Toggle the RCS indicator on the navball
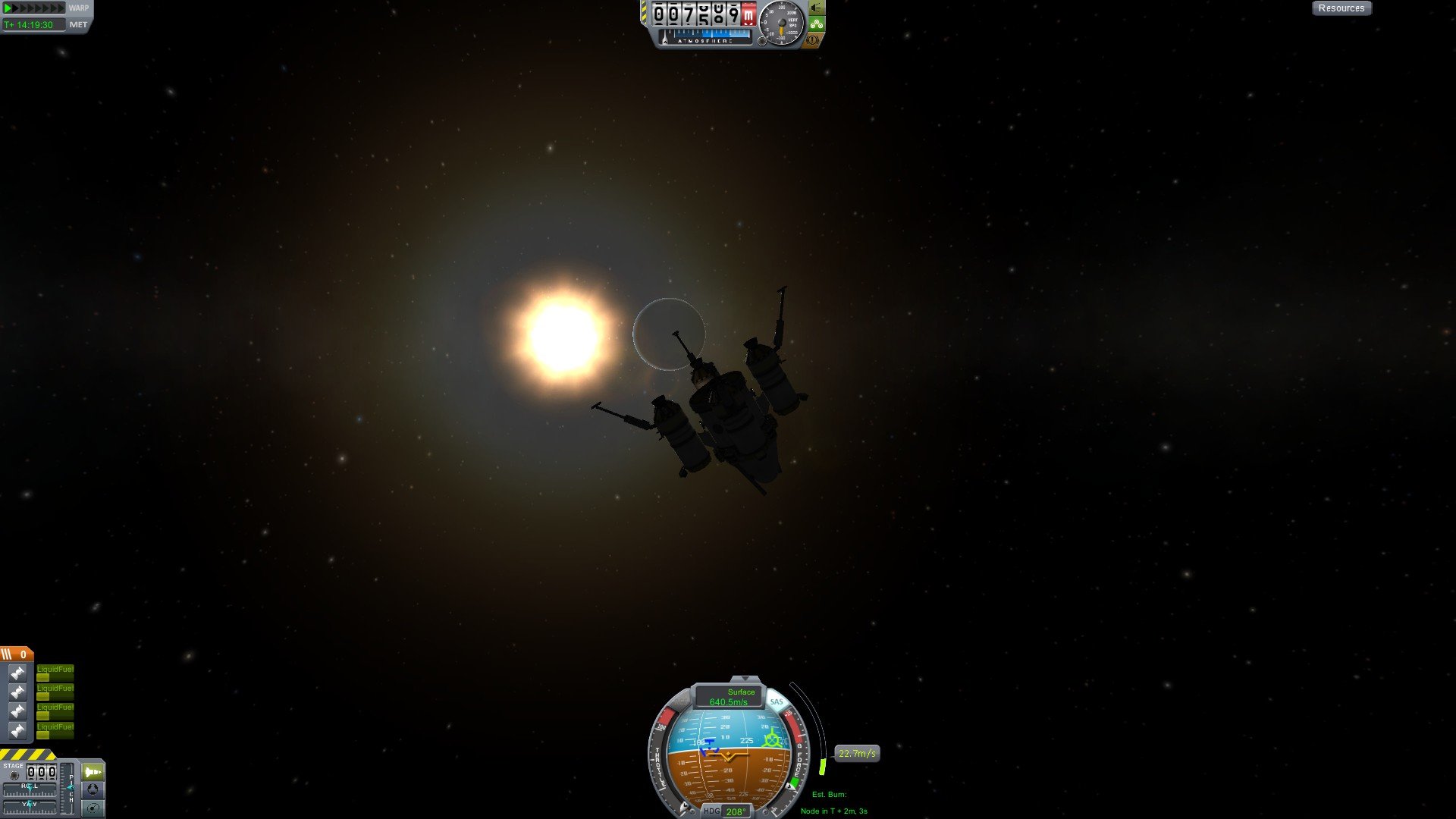Viewport: 1456px width, 819px height. [680, 701]
